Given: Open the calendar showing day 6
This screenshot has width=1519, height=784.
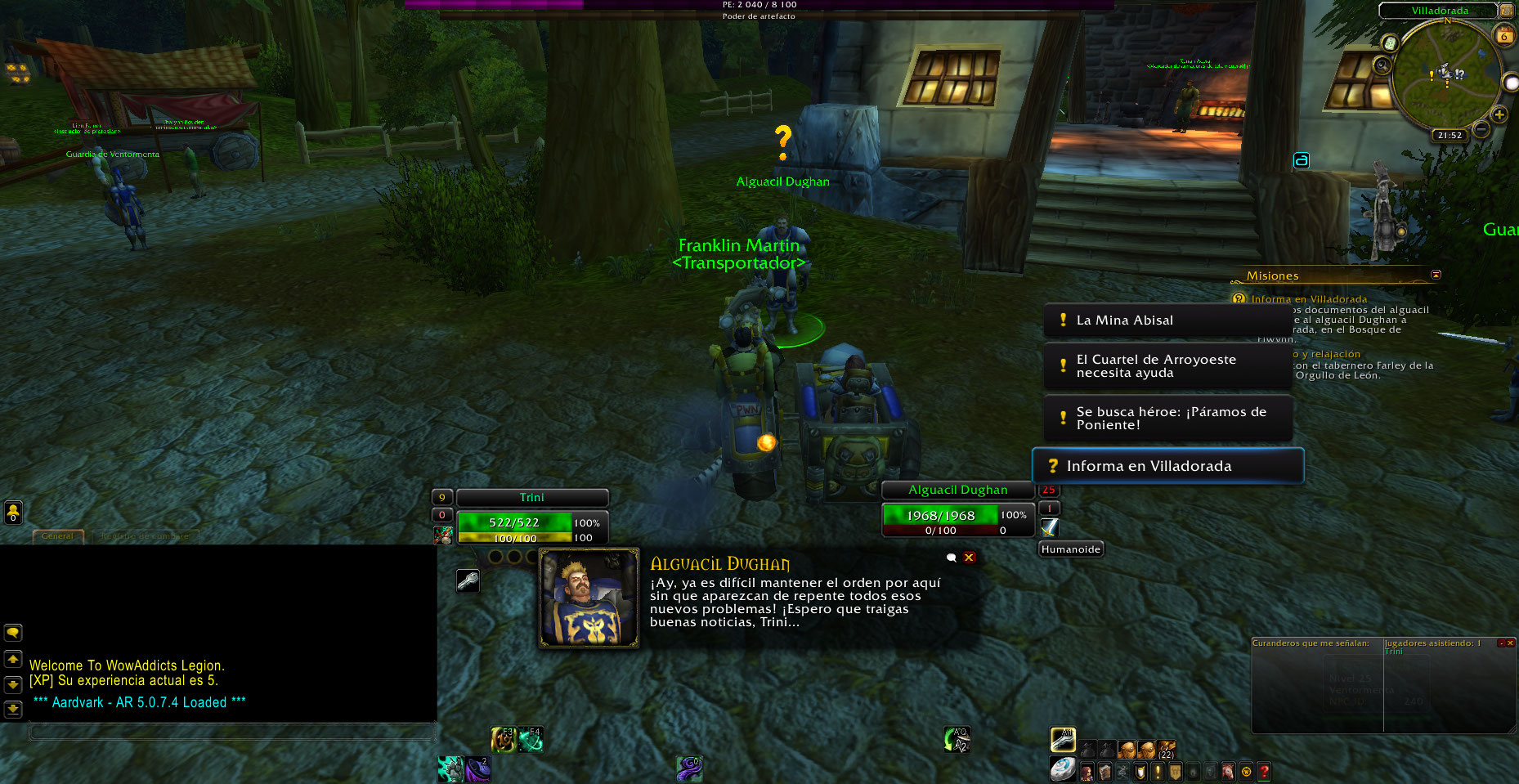Looking at the screenshot, I should [1503, 35].
